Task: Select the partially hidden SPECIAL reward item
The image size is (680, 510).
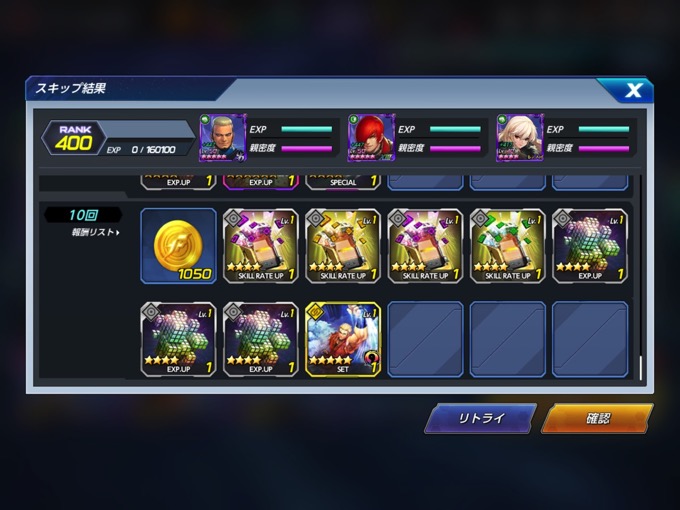Action: point(342,180)
